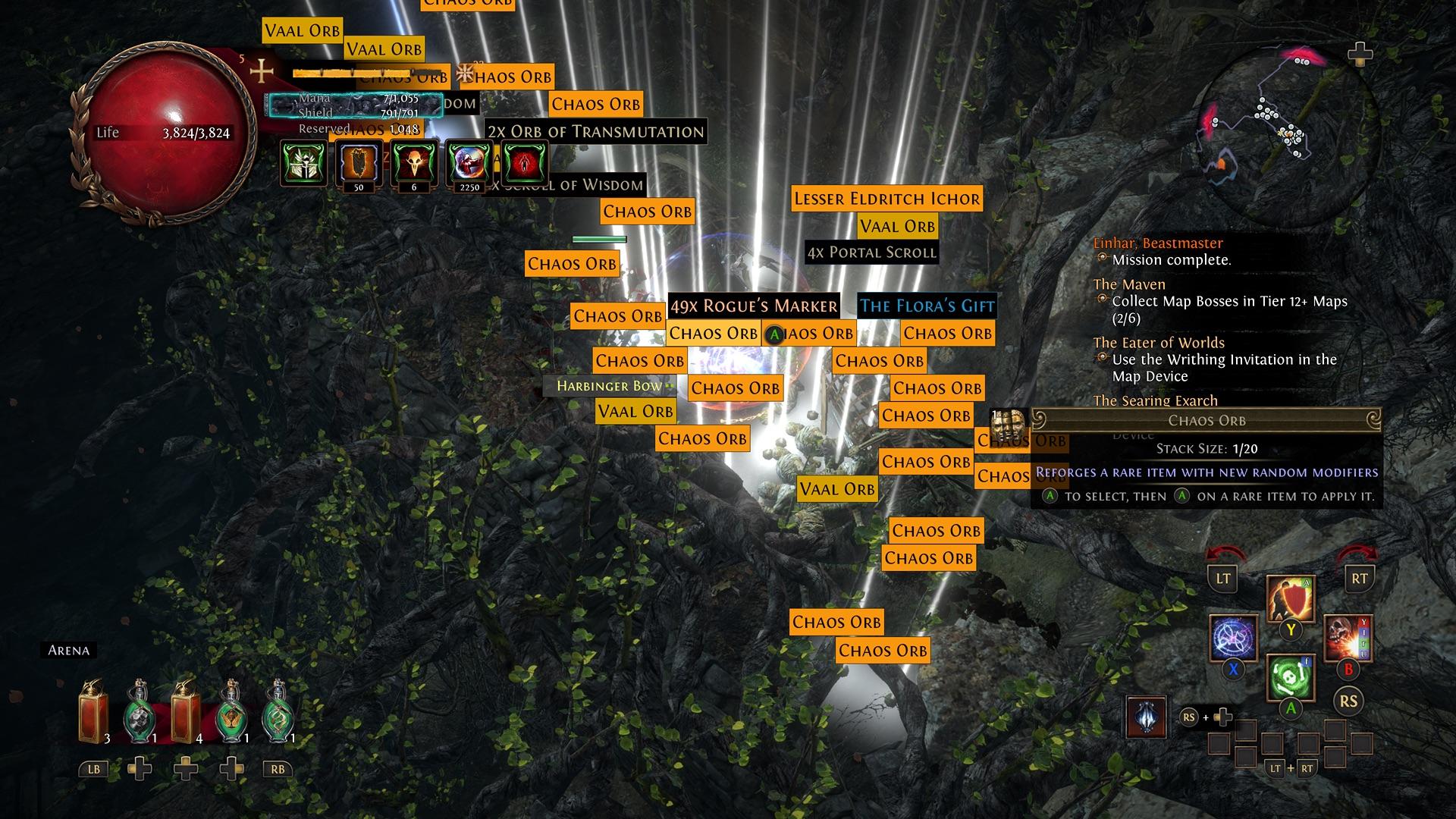Trigger the green skull and bones skill
The height and width of the screenshot is (819, 1456).
1290,676
